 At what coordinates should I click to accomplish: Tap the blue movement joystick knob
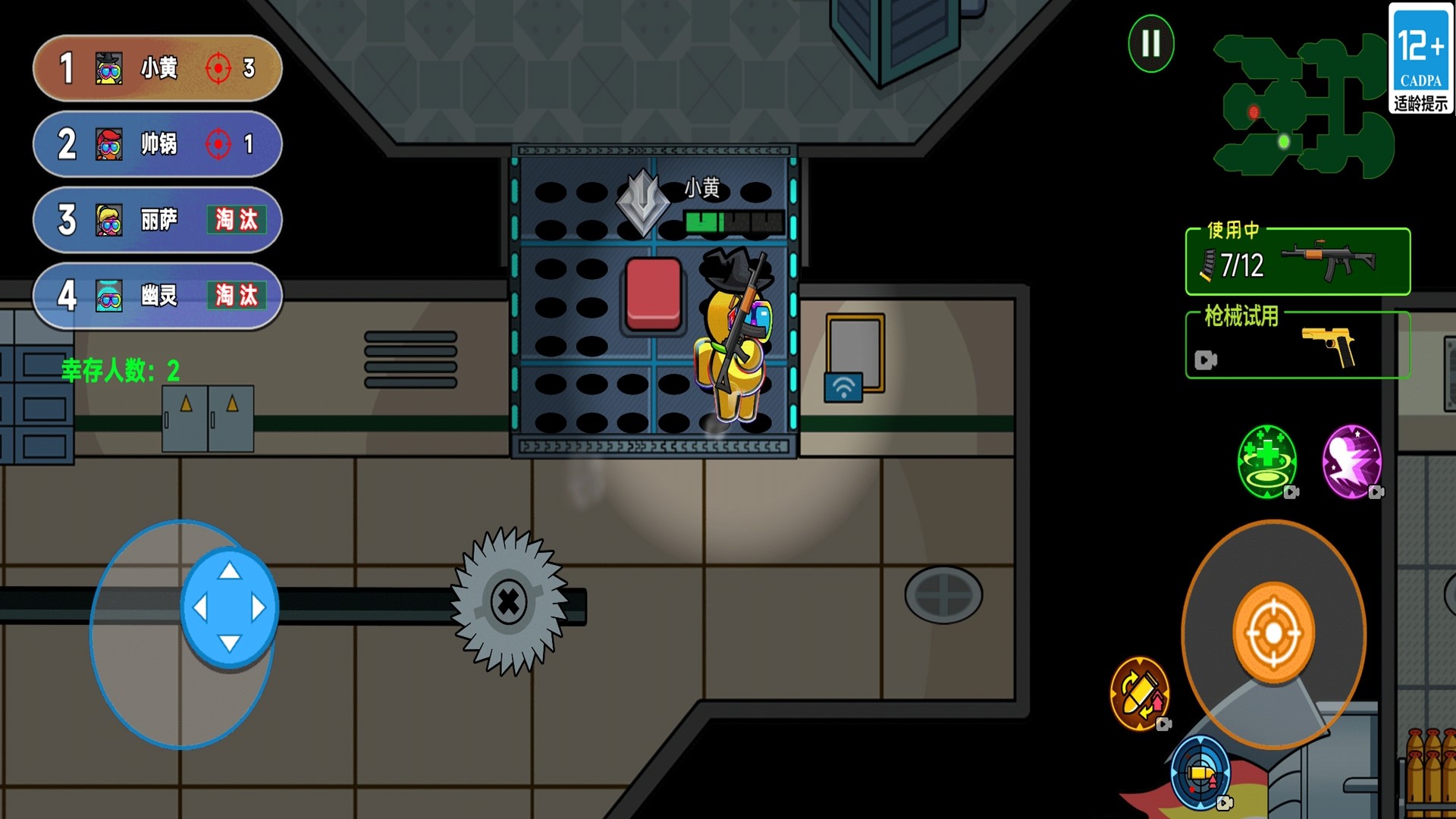click(x=229, y=607)
